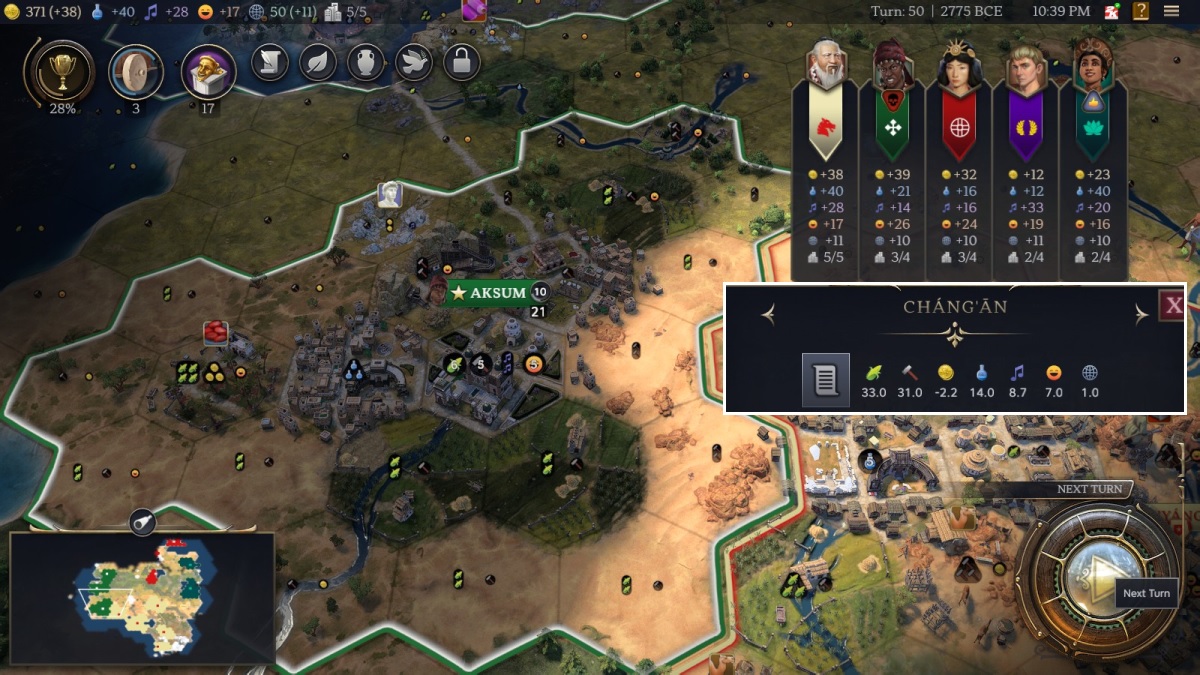
Task: Select the white-bearded leader's portrait
Action: pyautogui.click(x=827, y=68)
